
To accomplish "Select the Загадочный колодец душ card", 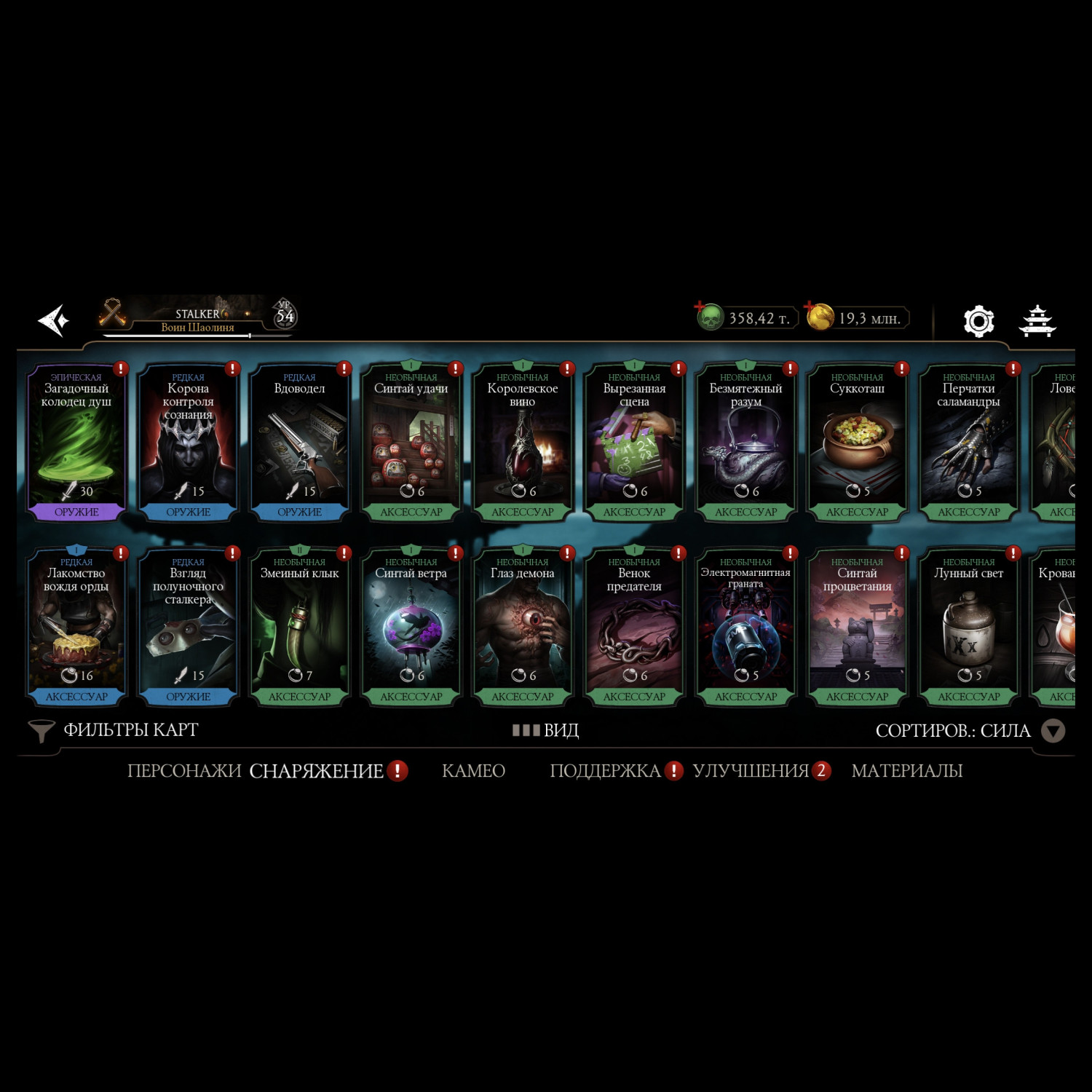I will (x=76, y=442).
